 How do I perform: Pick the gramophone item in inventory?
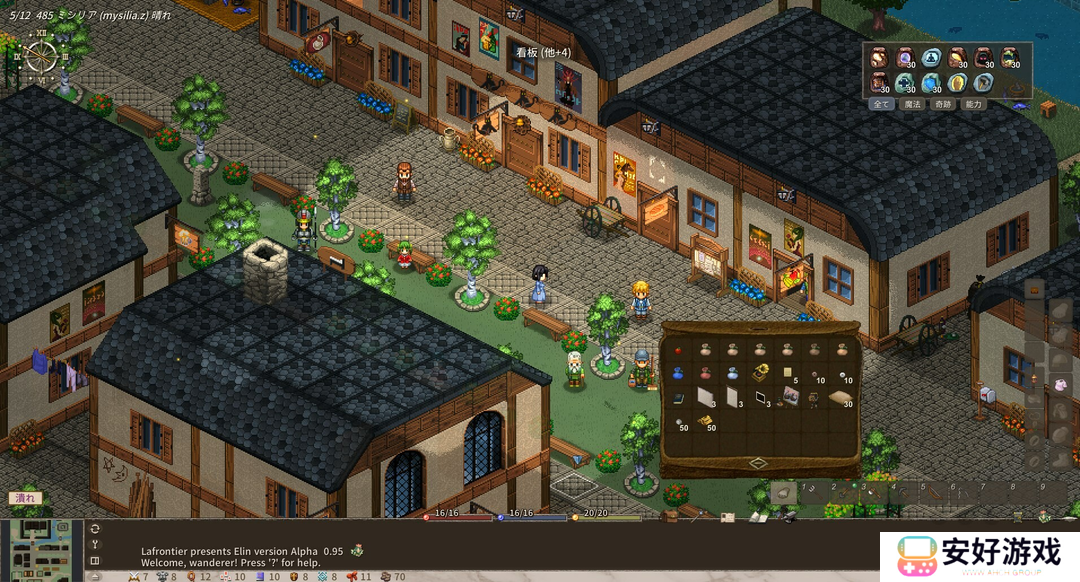(x=761, y=372)
